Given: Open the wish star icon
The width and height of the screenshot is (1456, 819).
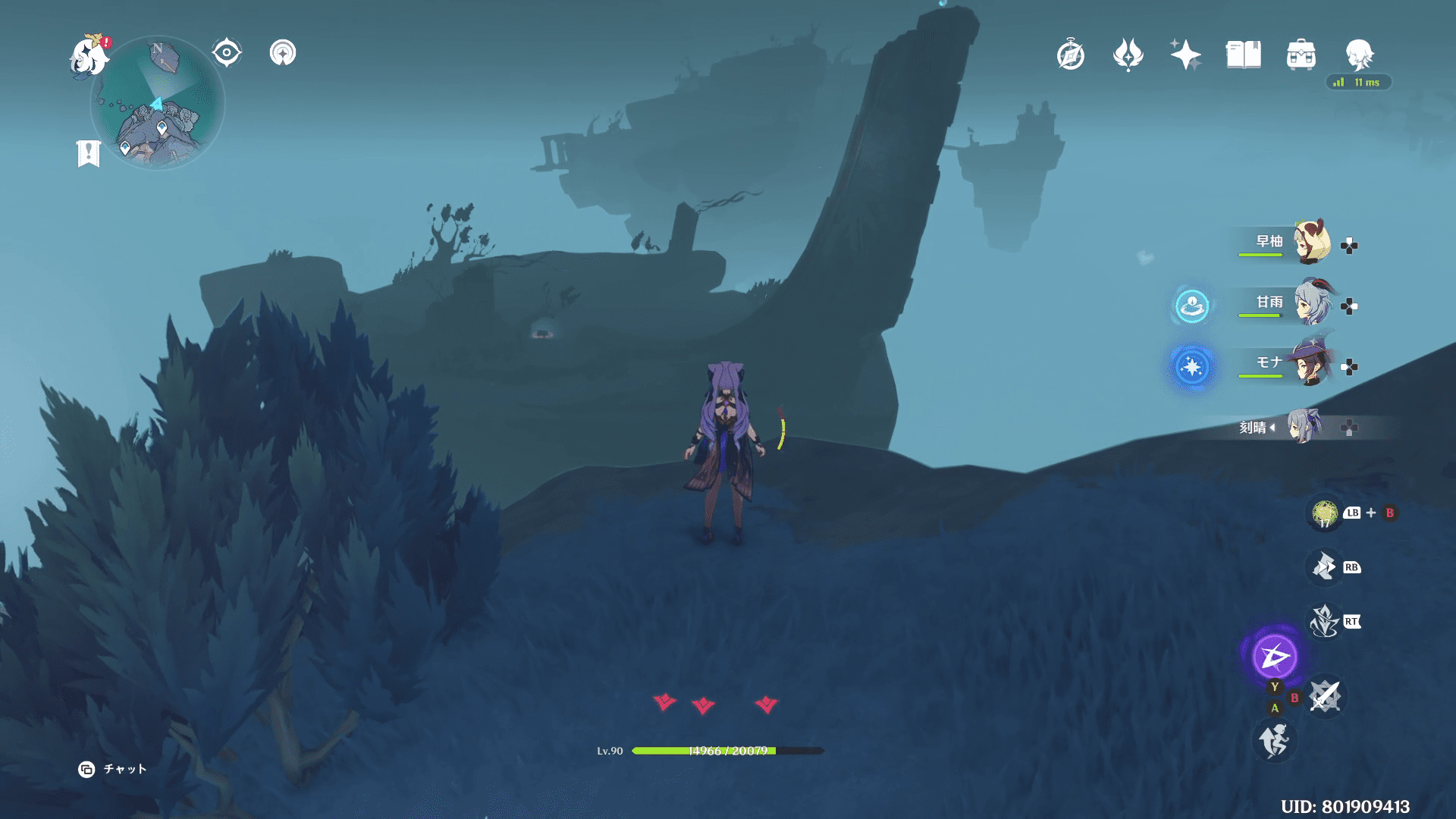Looking at the screenshot, I should (x=1185, y=55).
